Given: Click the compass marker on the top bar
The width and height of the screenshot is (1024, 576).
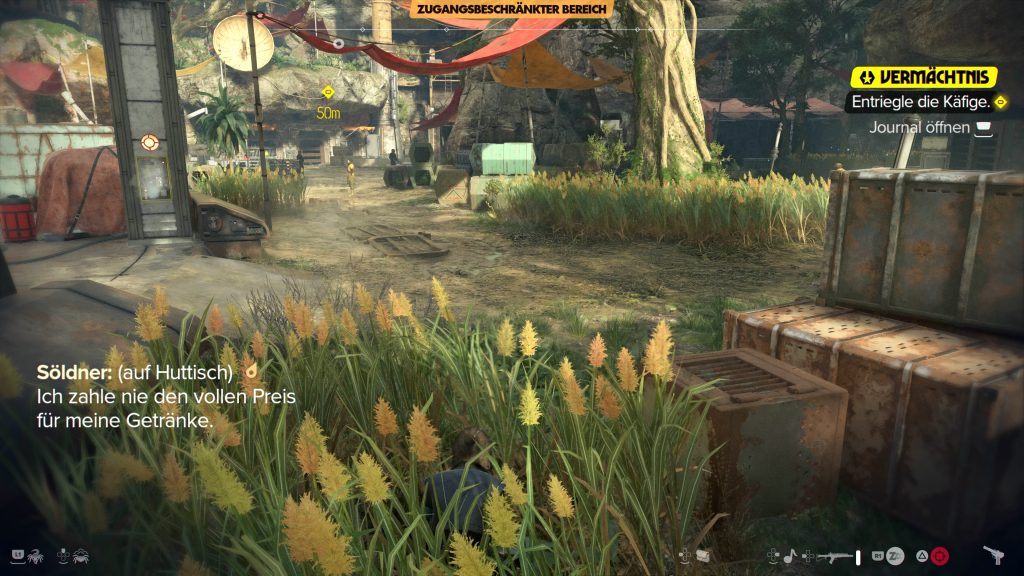Looking at the screenshot, I should coord(338,44).
